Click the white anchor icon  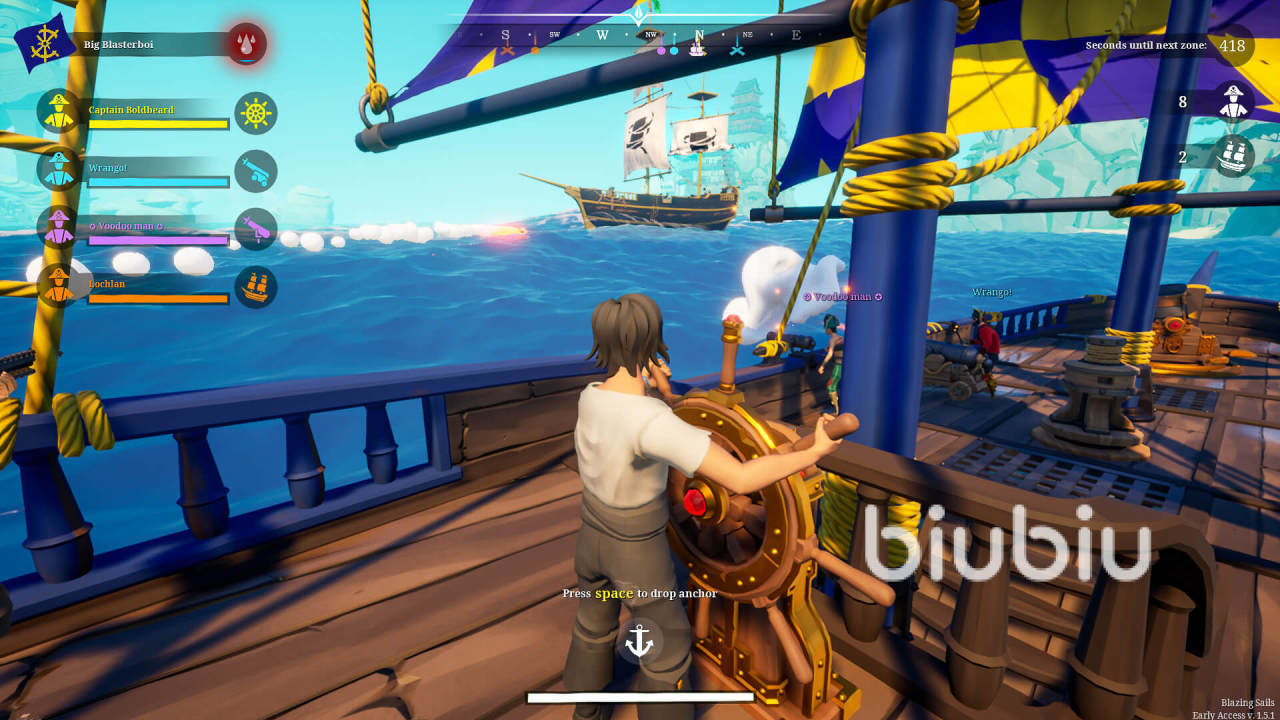pyautogui.click(x=639, y=641)
